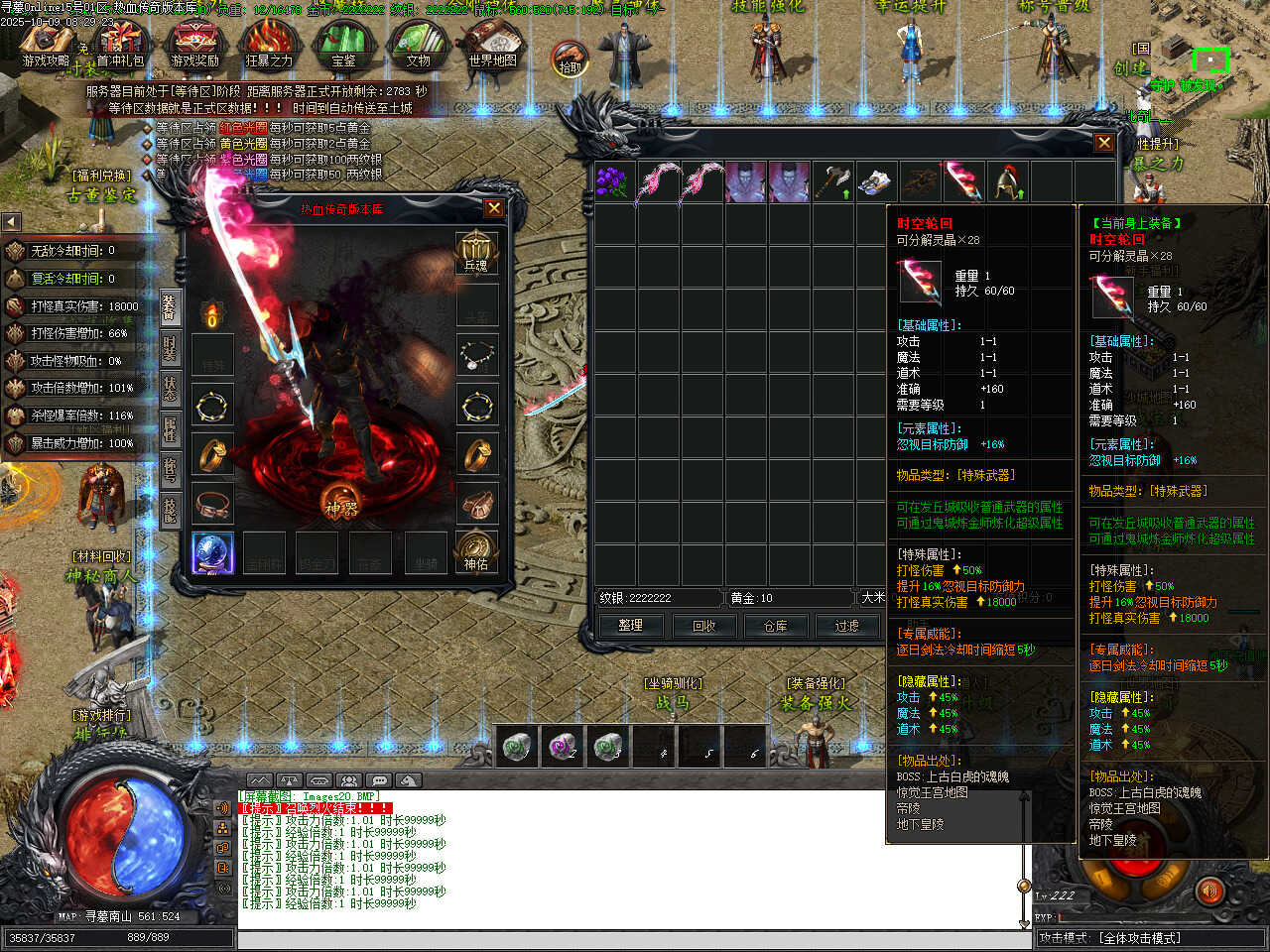Open the 首冲礼包 first-recharge gift pack
The image size is (1270, 952).
click(x=120, y=43)
